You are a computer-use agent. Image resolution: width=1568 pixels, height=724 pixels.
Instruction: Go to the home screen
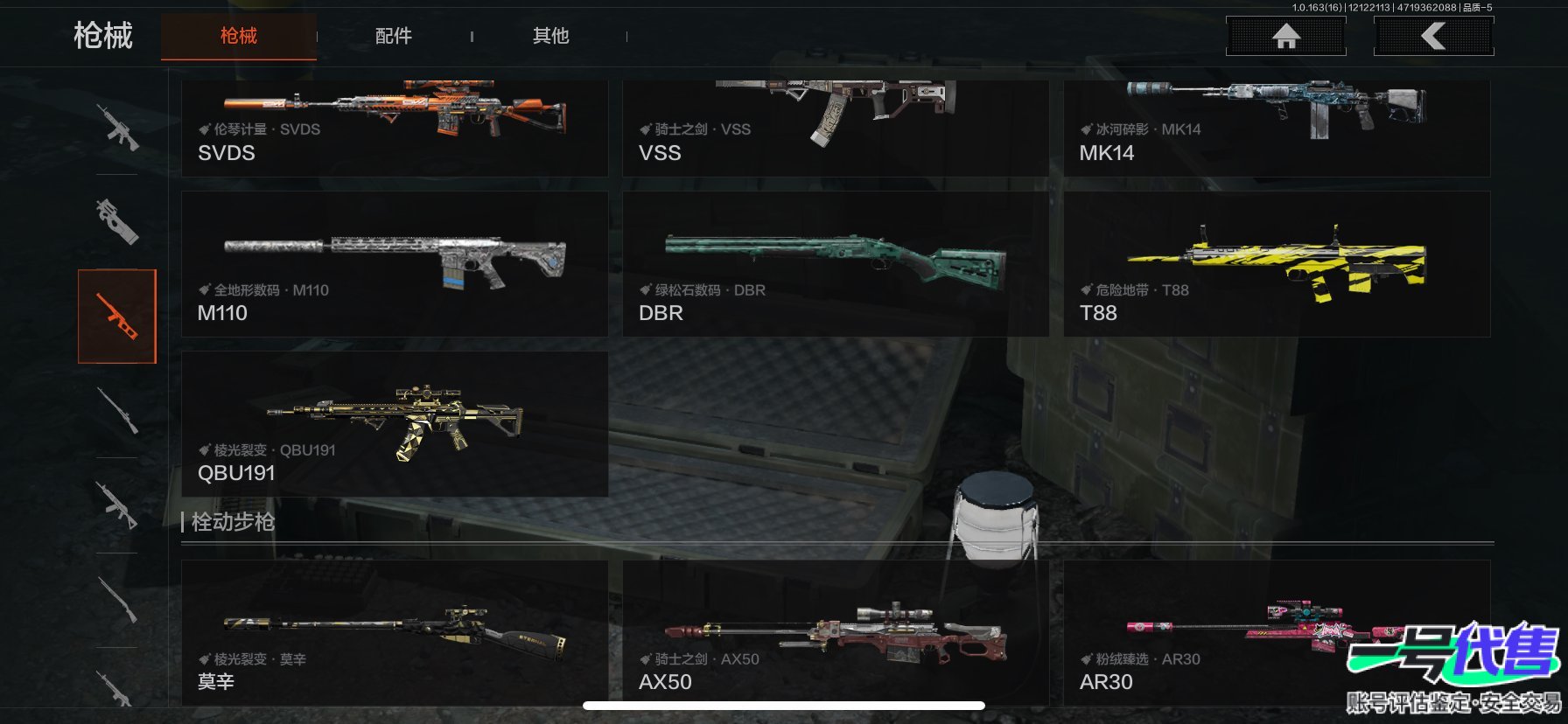point(1285,36)
